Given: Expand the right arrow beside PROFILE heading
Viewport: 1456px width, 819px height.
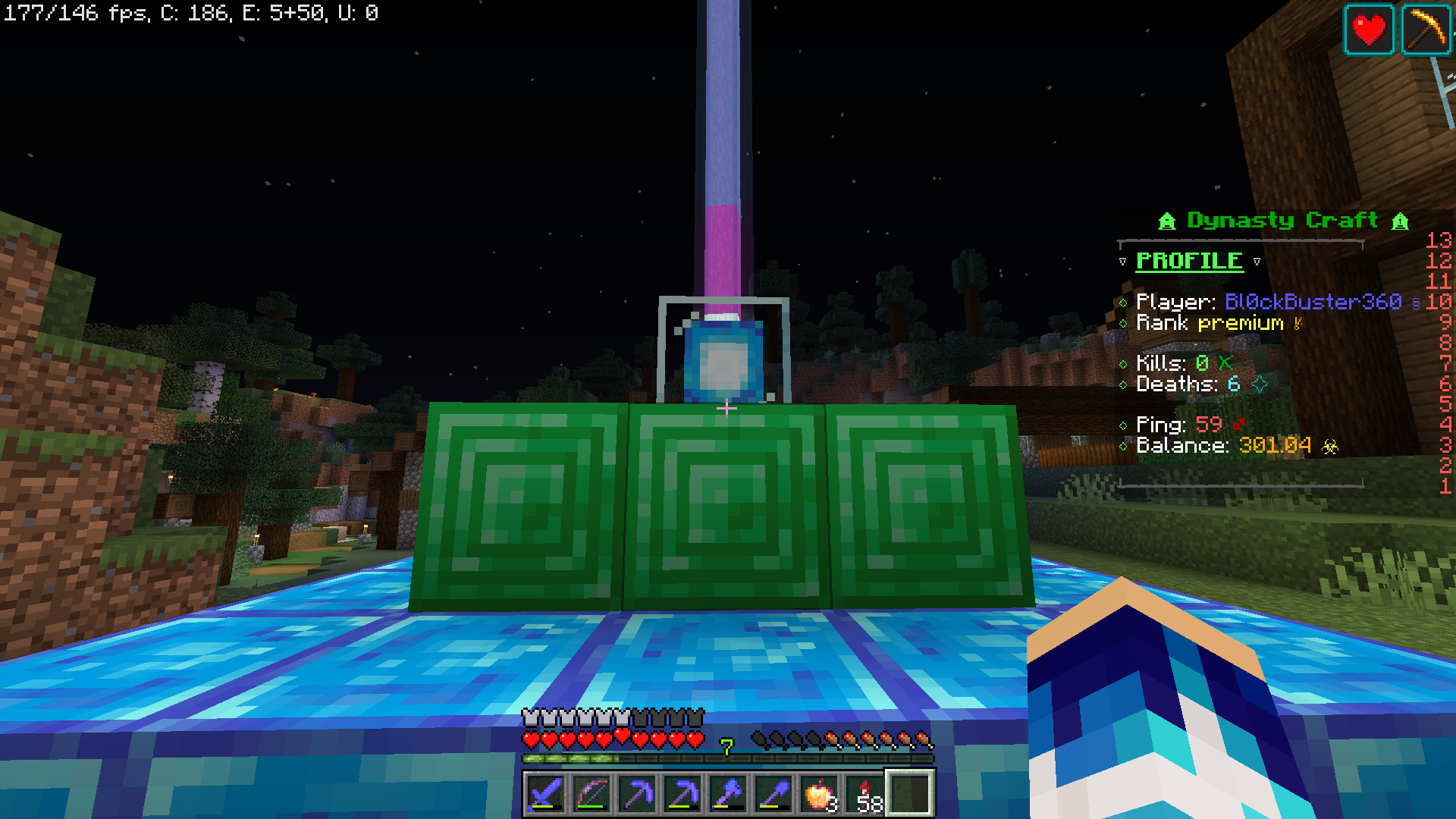Looking at the screenshot, I should (1257, 261).
